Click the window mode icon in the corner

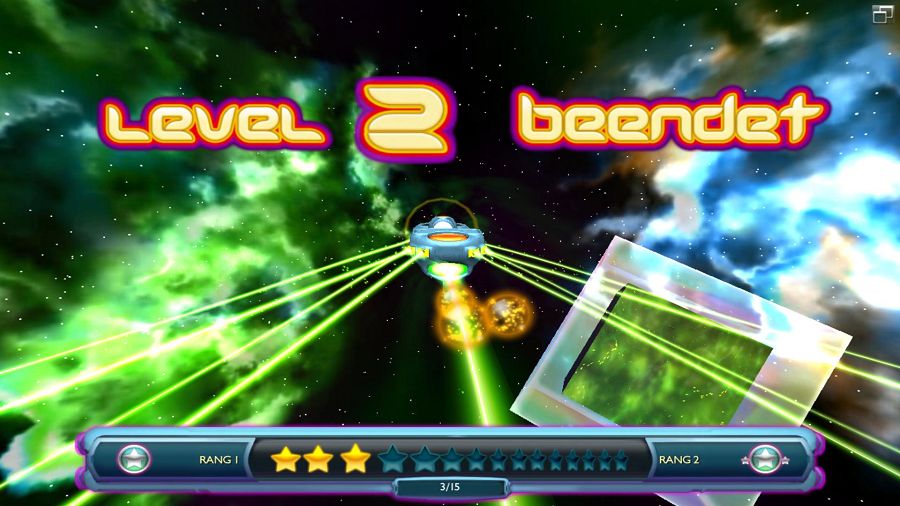[x=882, y=13]
